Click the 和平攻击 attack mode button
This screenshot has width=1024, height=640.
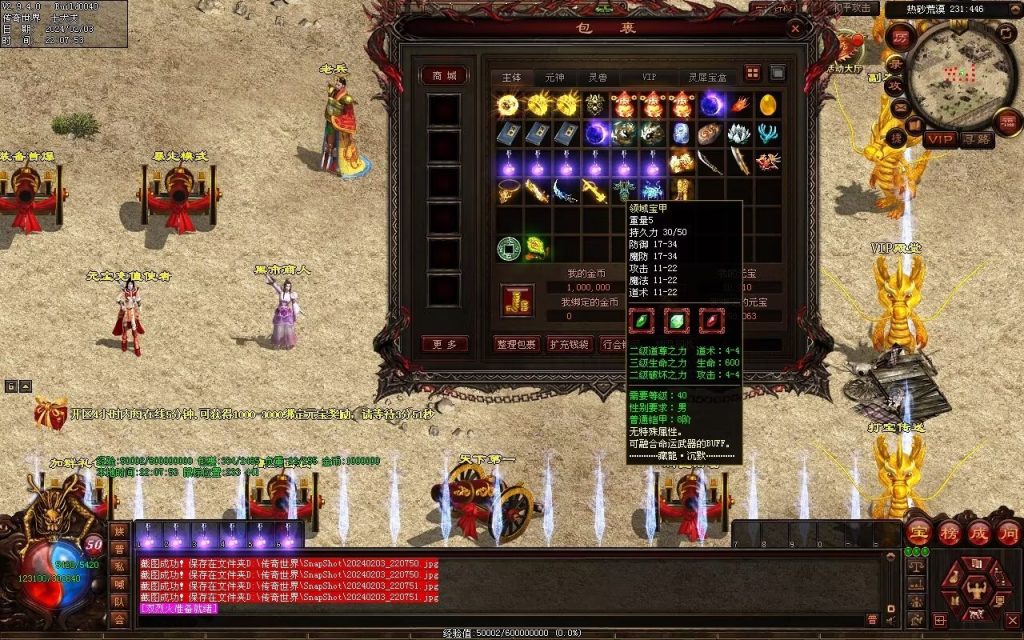click(857, 8)
